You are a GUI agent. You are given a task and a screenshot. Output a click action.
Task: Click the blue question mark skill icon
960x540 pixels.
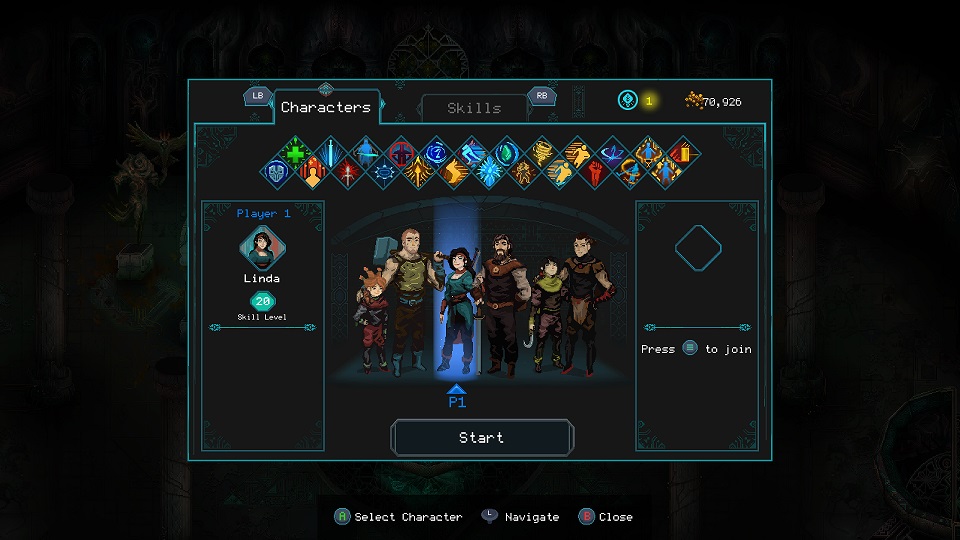pos(436,153)
